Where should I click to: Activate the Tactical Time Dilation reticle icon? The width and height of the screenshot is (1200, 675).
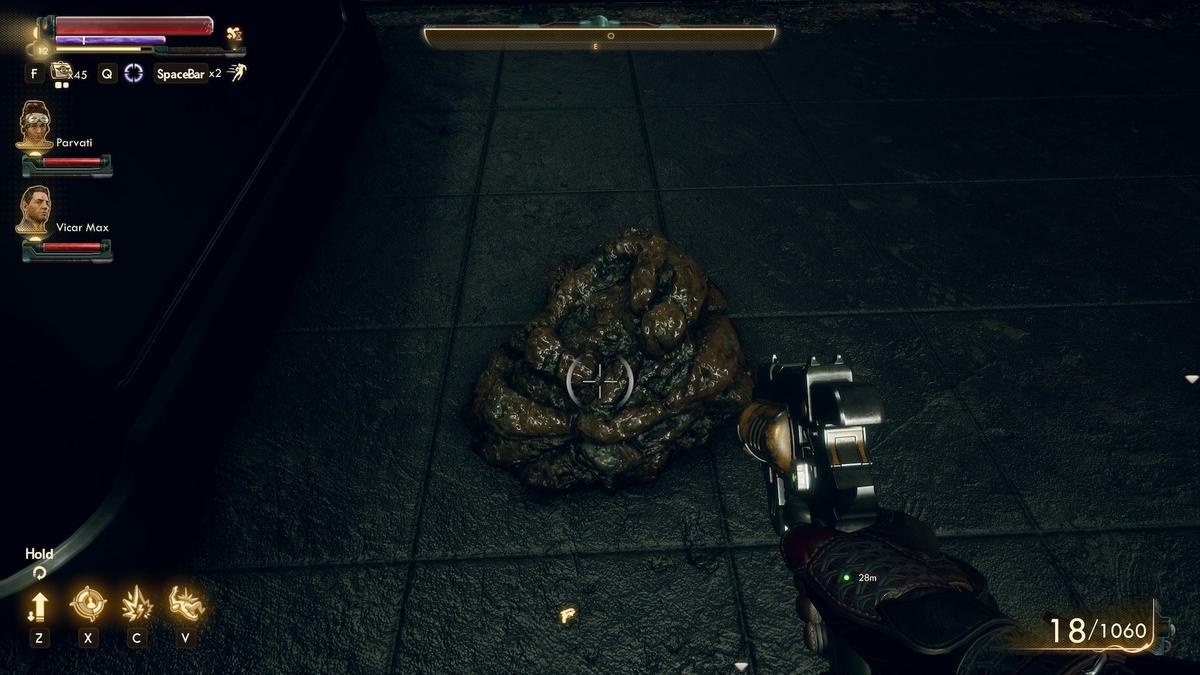133,73
